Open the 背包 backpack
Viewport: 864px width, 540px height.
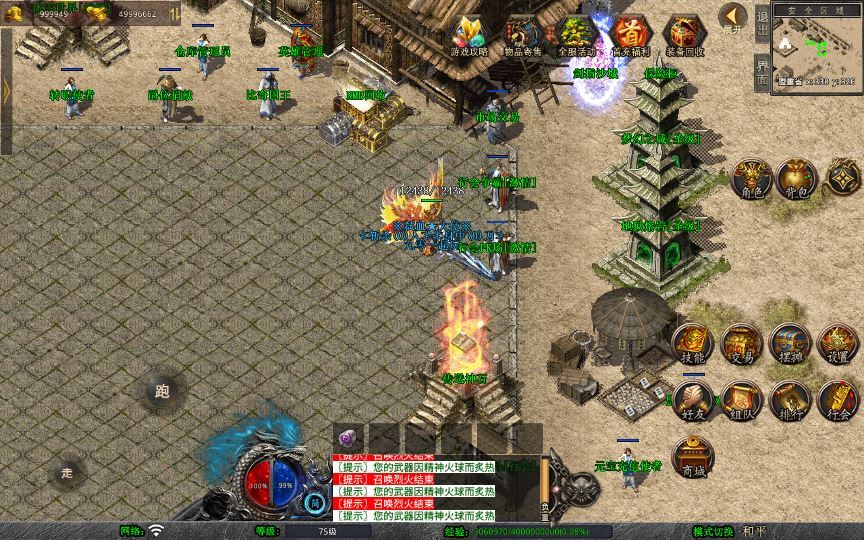pyautogui.click(x=797, y=178)
